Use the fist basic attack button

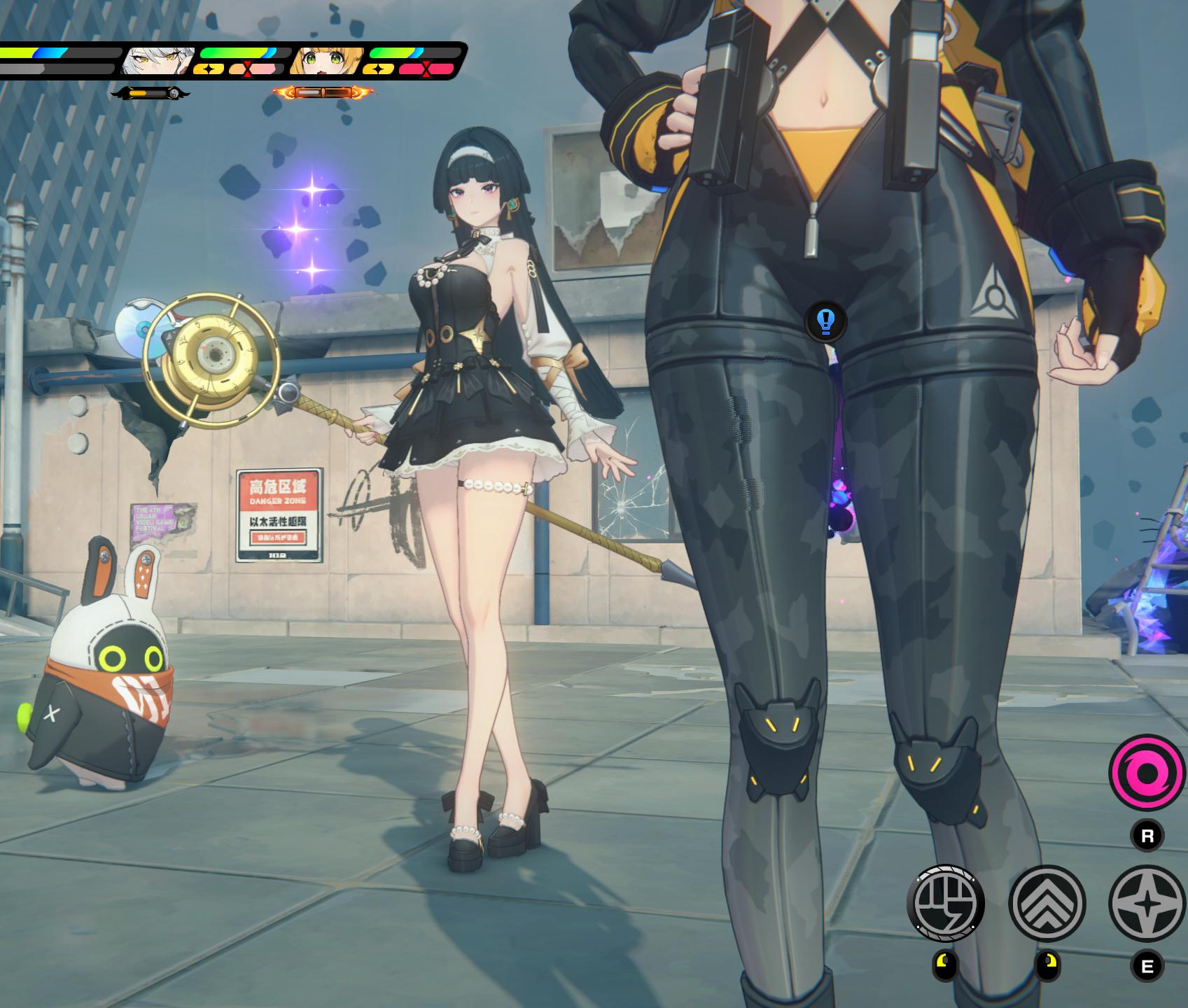[945, 903]
